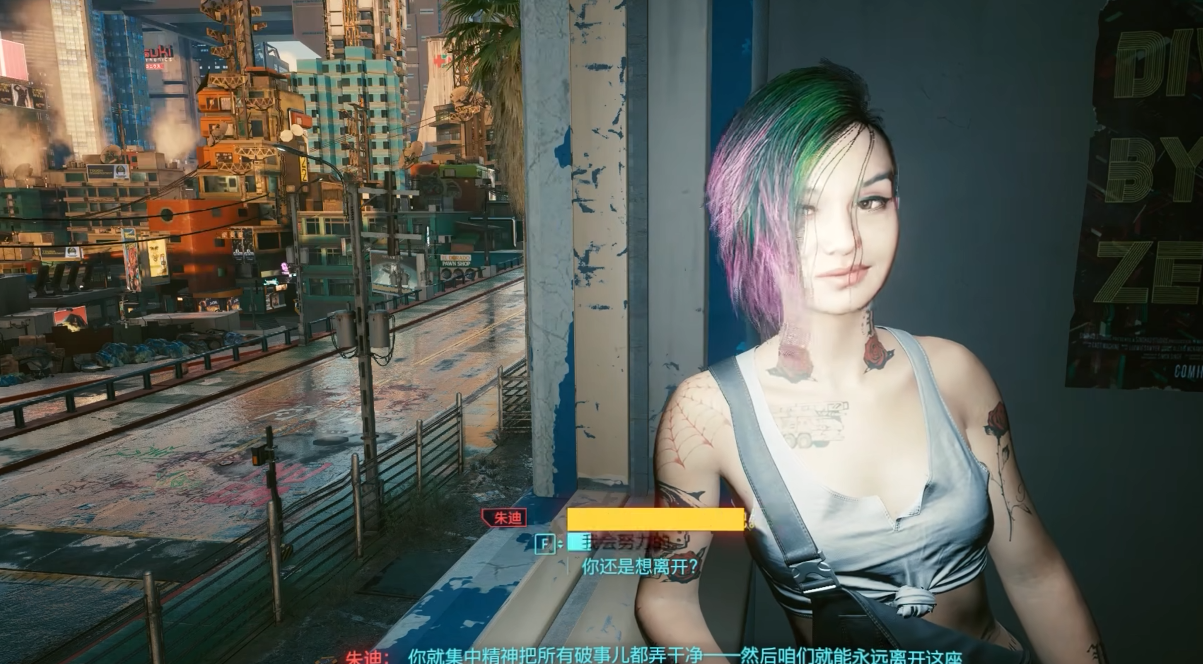Choose the reply "你还是想离开？"
1203x664 pixels.
click(639, 566)
